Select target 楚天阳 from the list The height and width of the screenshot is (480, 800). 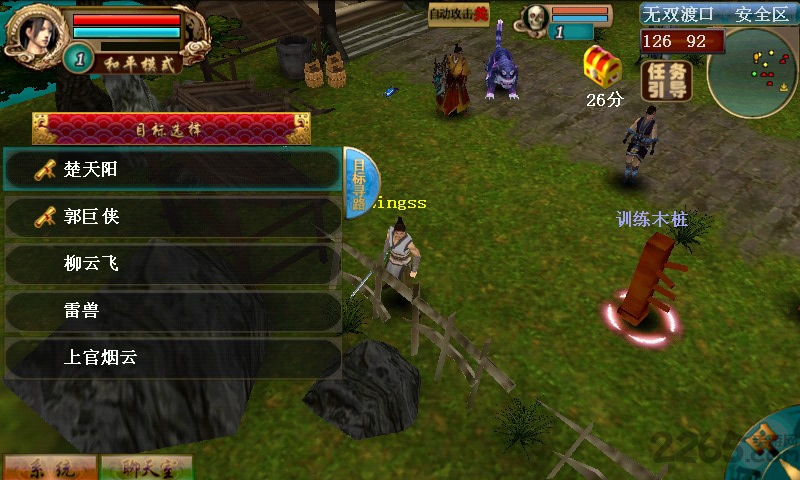172,170
